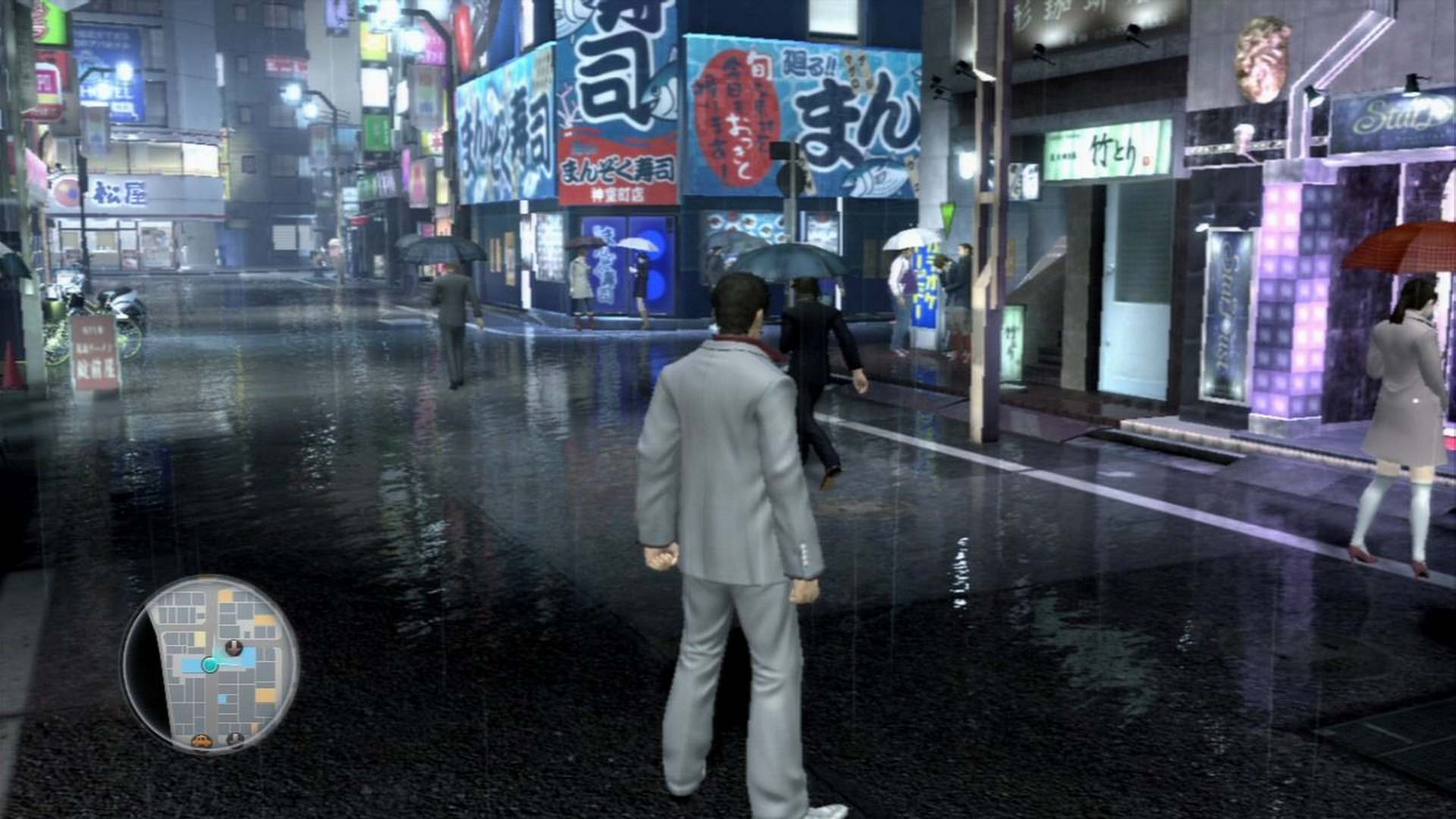Select the taxi icon on the minimap
Image resolution: width=1456 pixels, height=819 pixels.
tap(202, 741)
